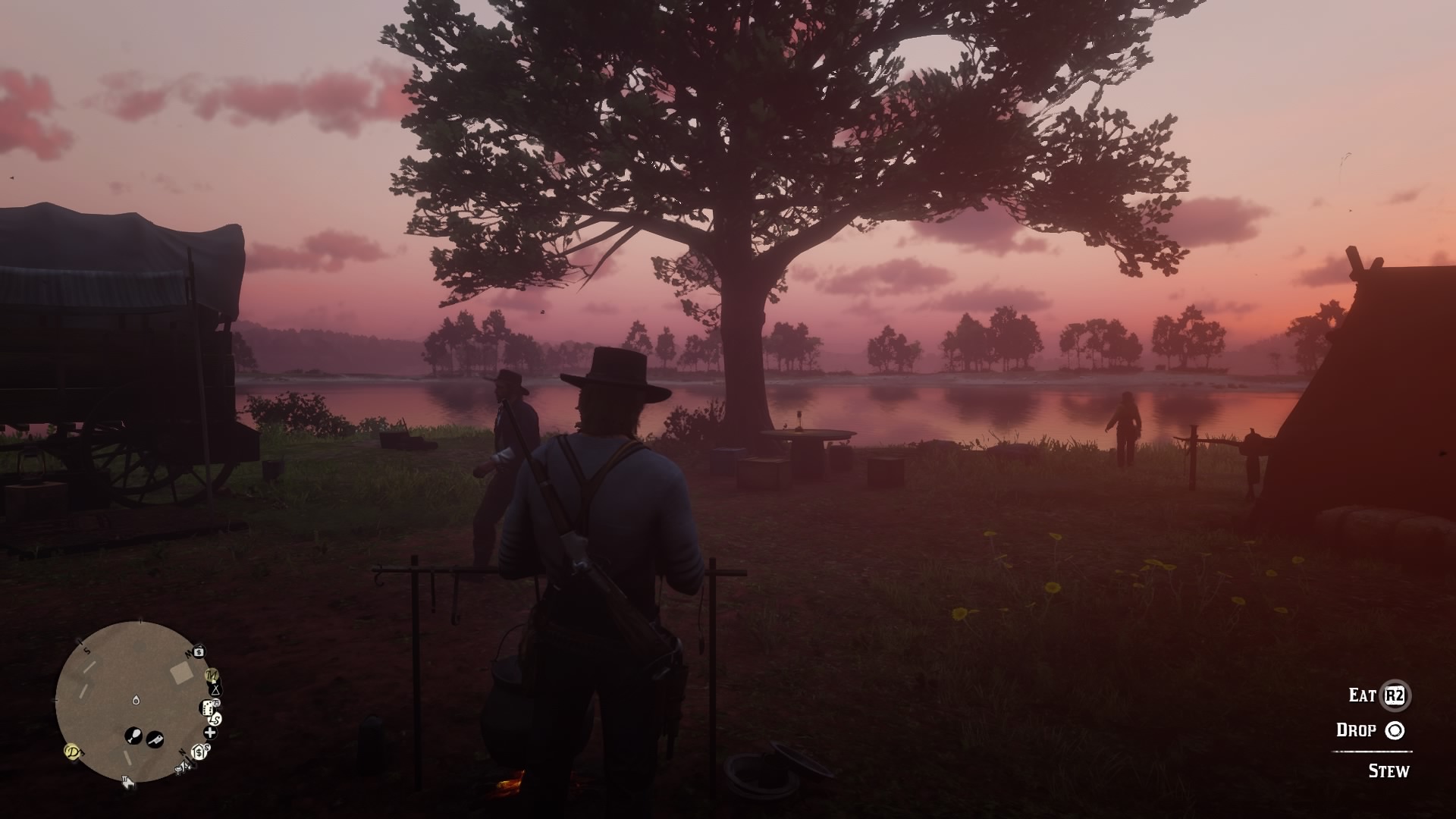Screen dimensions: 1456x819
Task: Click the horse marker at minimap bottom
Action: [127, 782]
